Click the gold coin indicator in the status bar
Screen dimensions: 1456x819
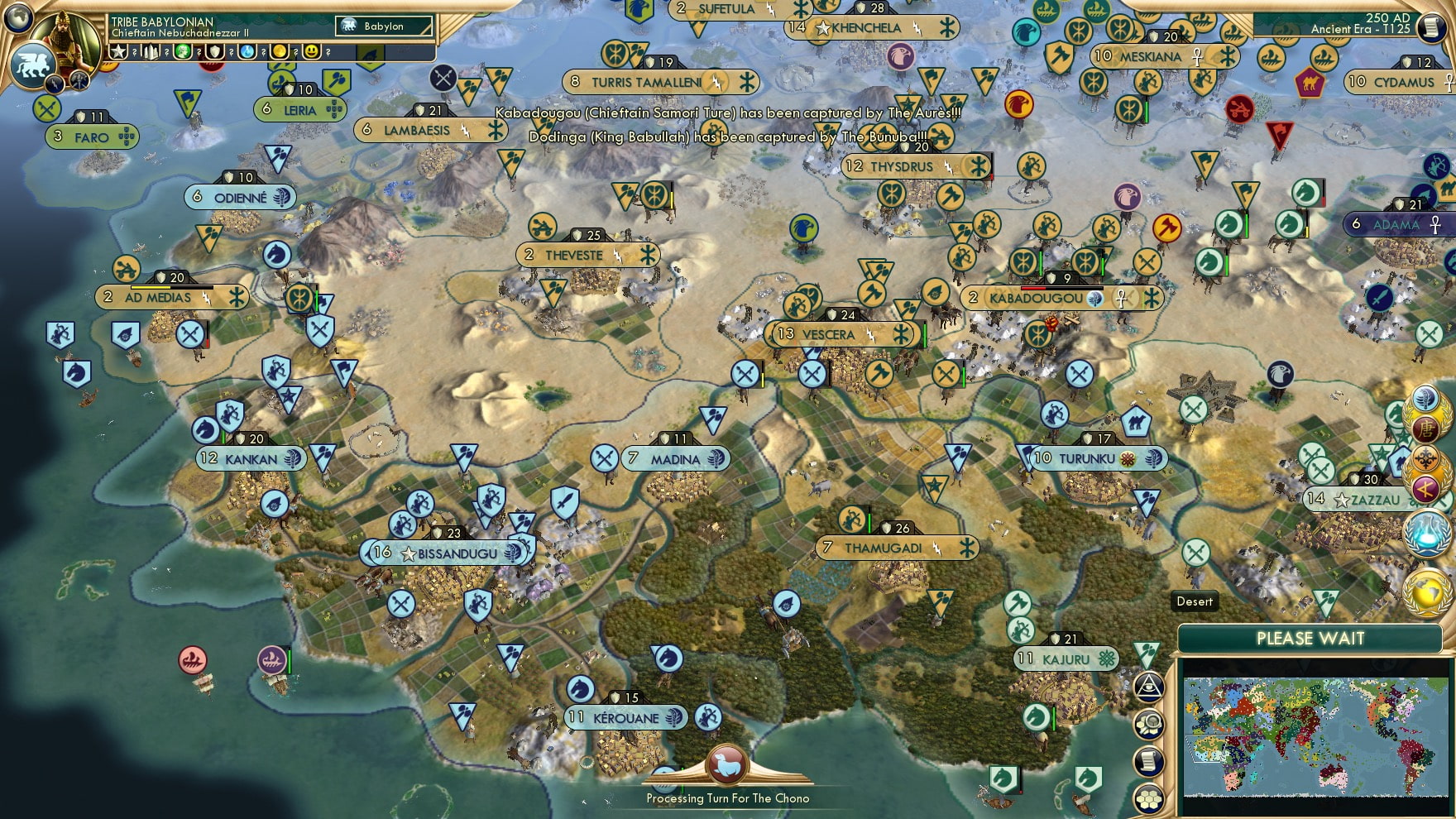(x=279, y=53)
